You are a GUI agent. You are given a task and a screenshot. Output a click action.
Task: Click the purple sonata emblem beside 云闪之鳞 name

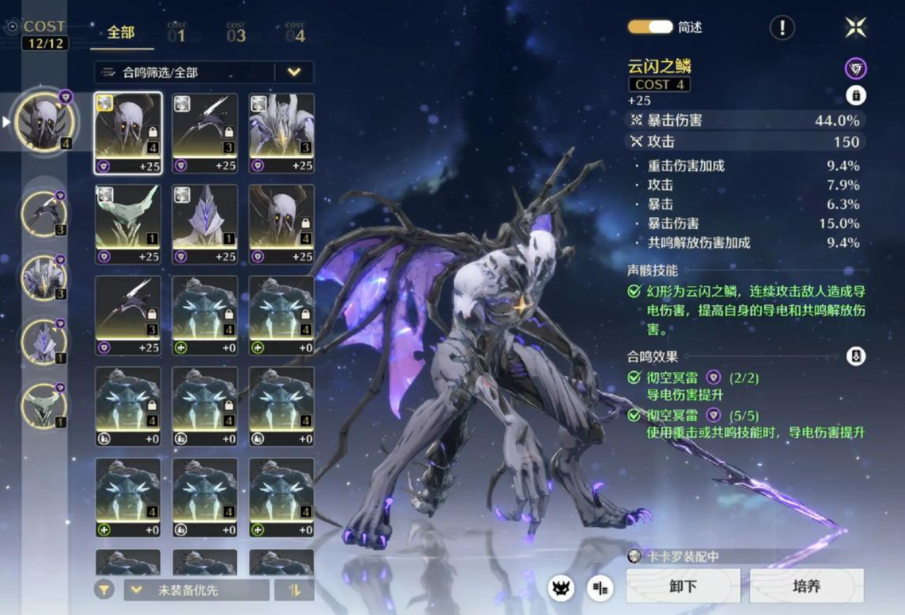pyautogui.click(x=855, y=68)
